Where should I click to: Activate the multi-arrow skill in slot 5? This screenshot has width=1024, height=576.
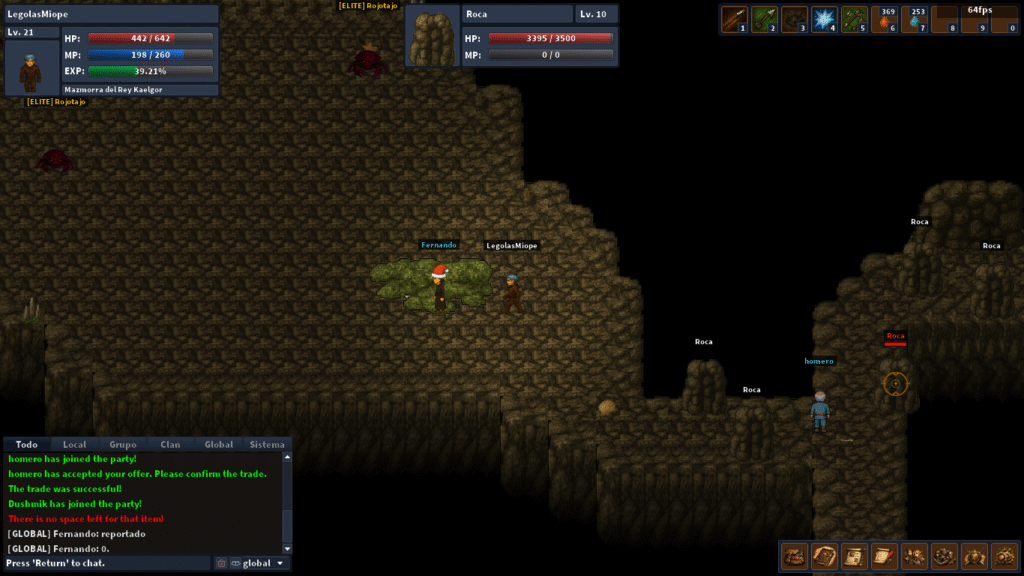click(855, 19)
